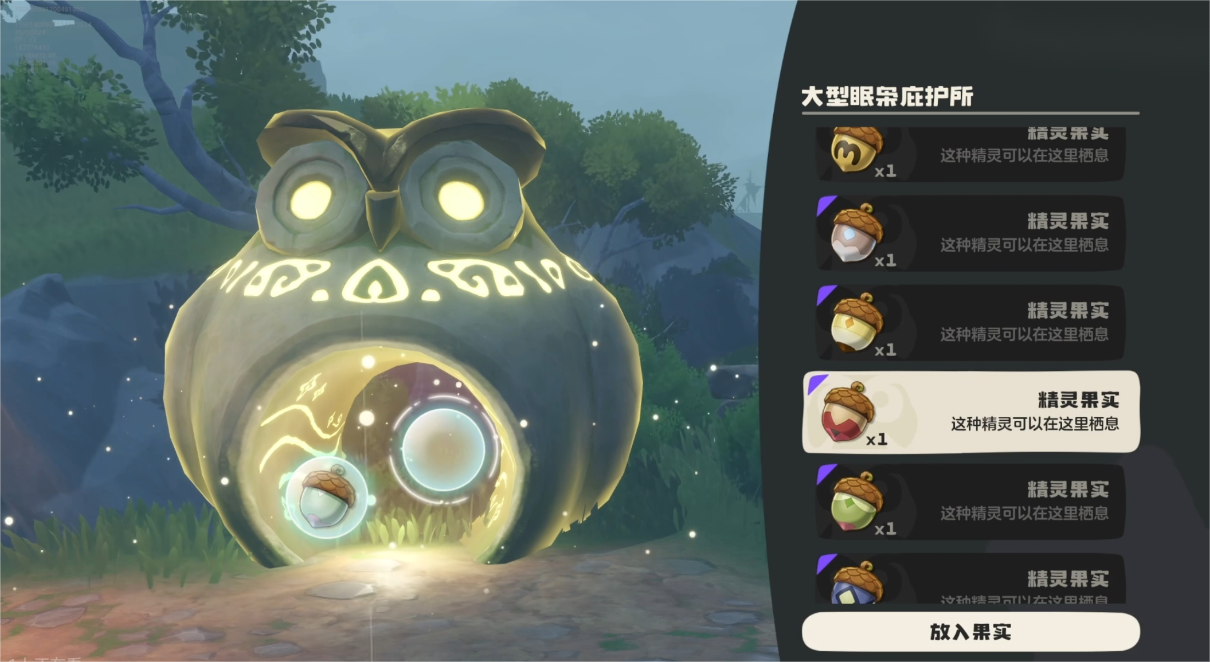Choose the green spirit fruit row
Viewport: 1210px width, 662px height.
pyautogui.click(x=970, y=501)
